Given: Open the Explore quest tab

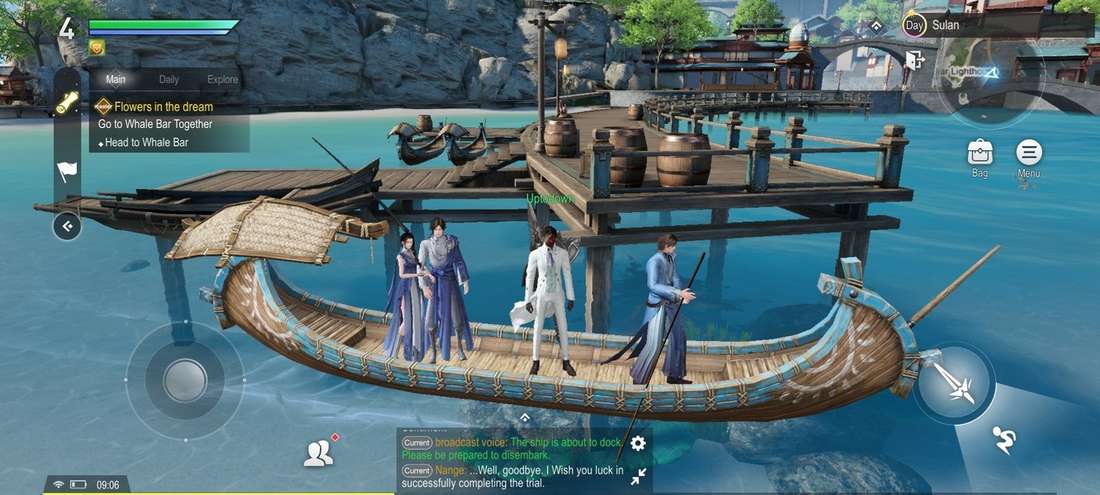Looking at the screenshot, I should [x=222, y=80].
